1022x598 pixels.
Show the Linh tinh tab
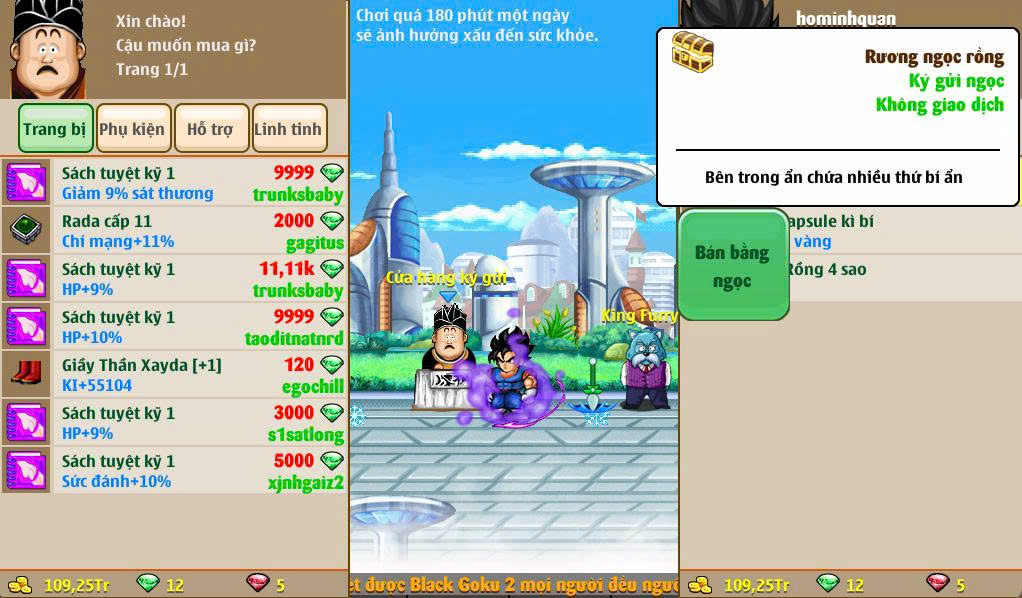click(289, 129)
